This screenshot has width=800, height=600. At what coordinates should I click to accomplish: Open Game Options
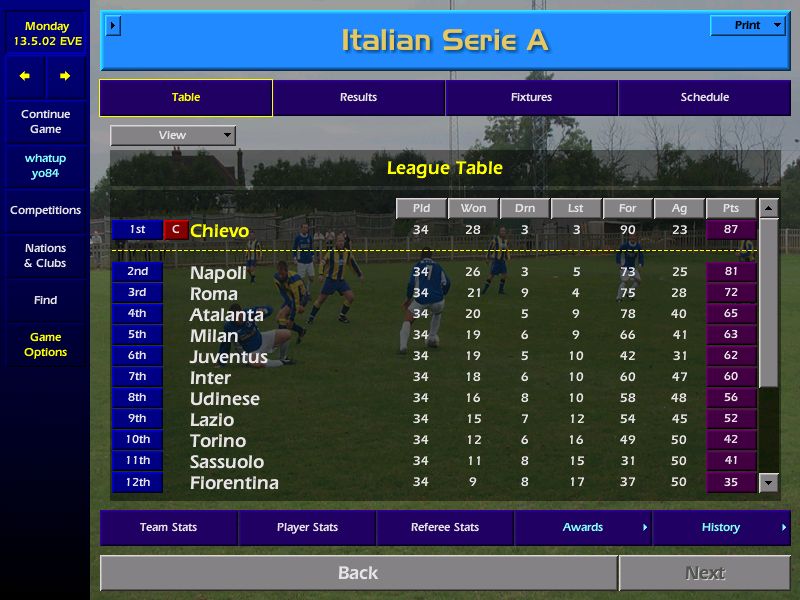pyautogui.click(x=45, y=345)
